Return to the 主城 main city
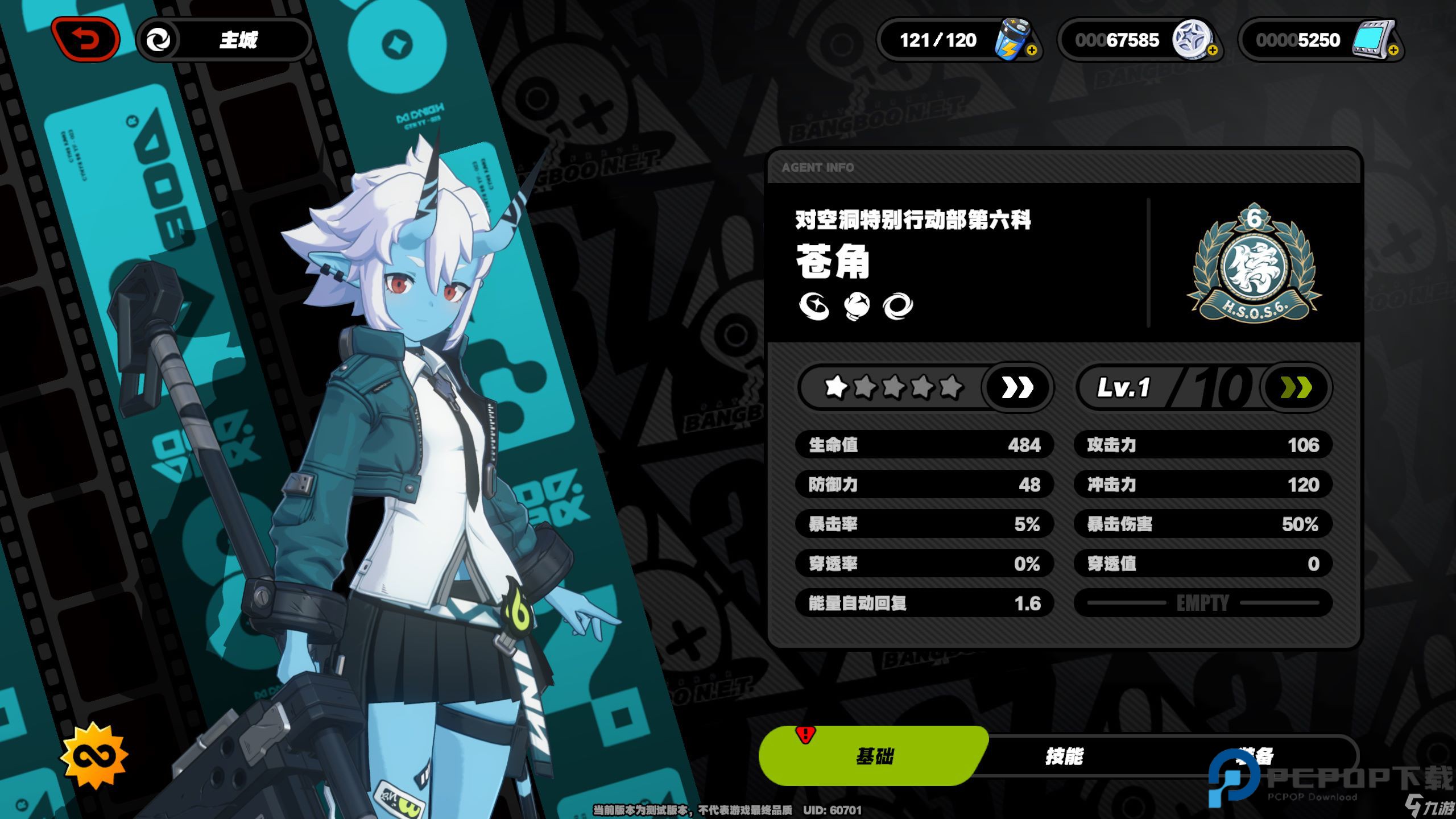The height and width of the screenshot is (819, 1456). [x=224, y=40]
